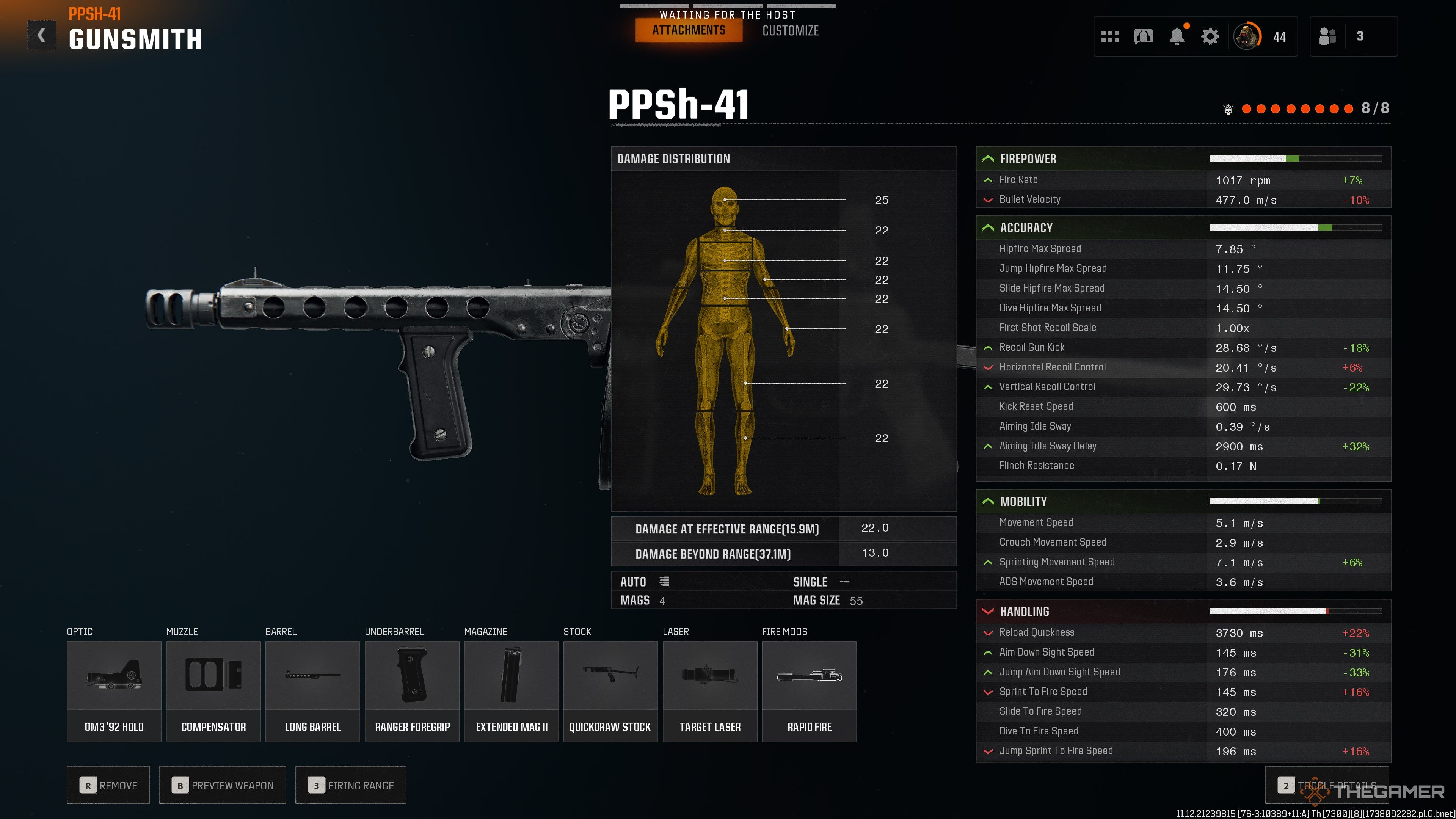This screenshot has height=819, width=1456.
Task: Open settings via the gear icon
Action: tap(1210, 37)
